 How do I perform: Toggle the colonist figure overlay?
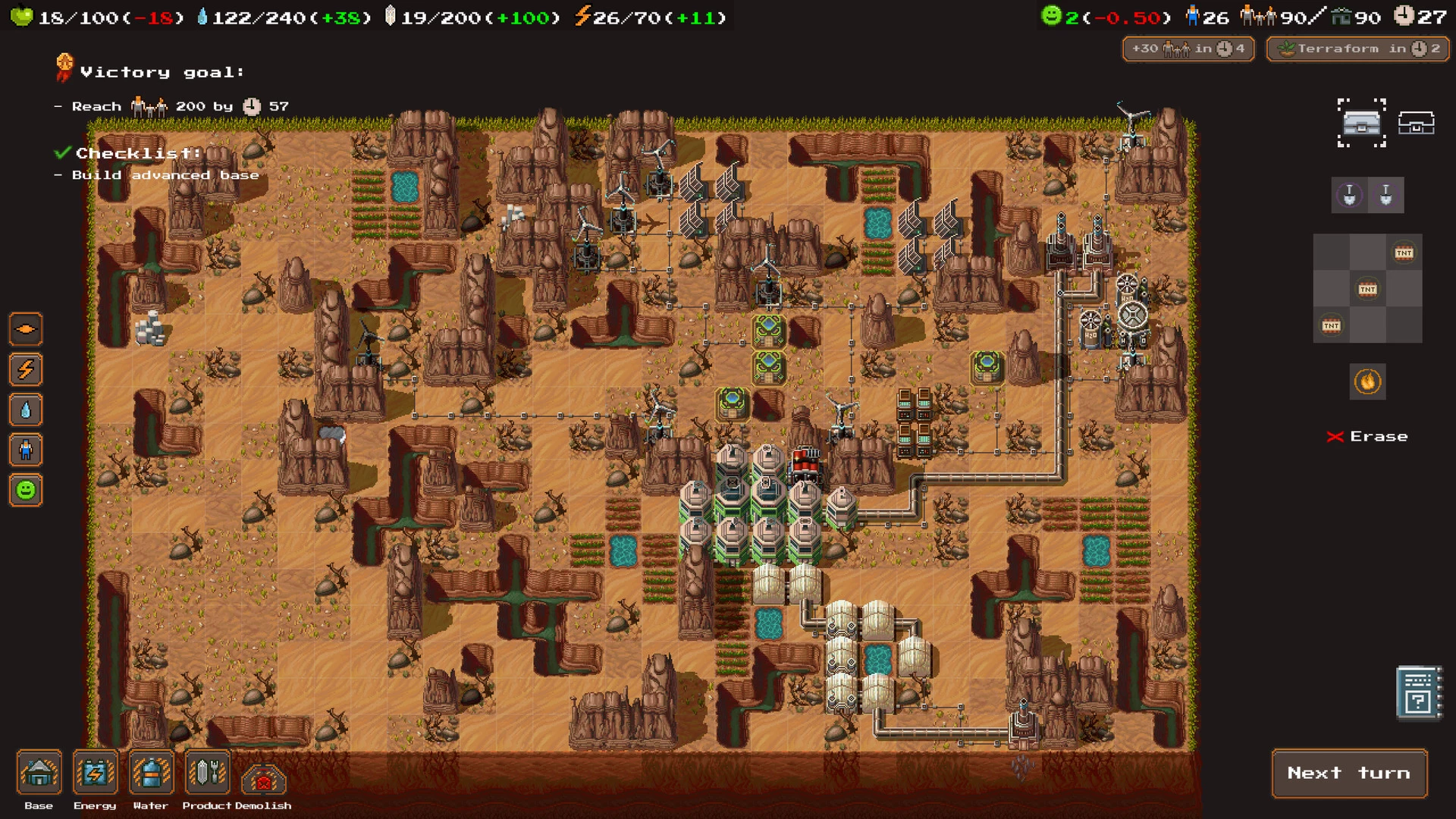pyautogui.click(x=26, y=450)
